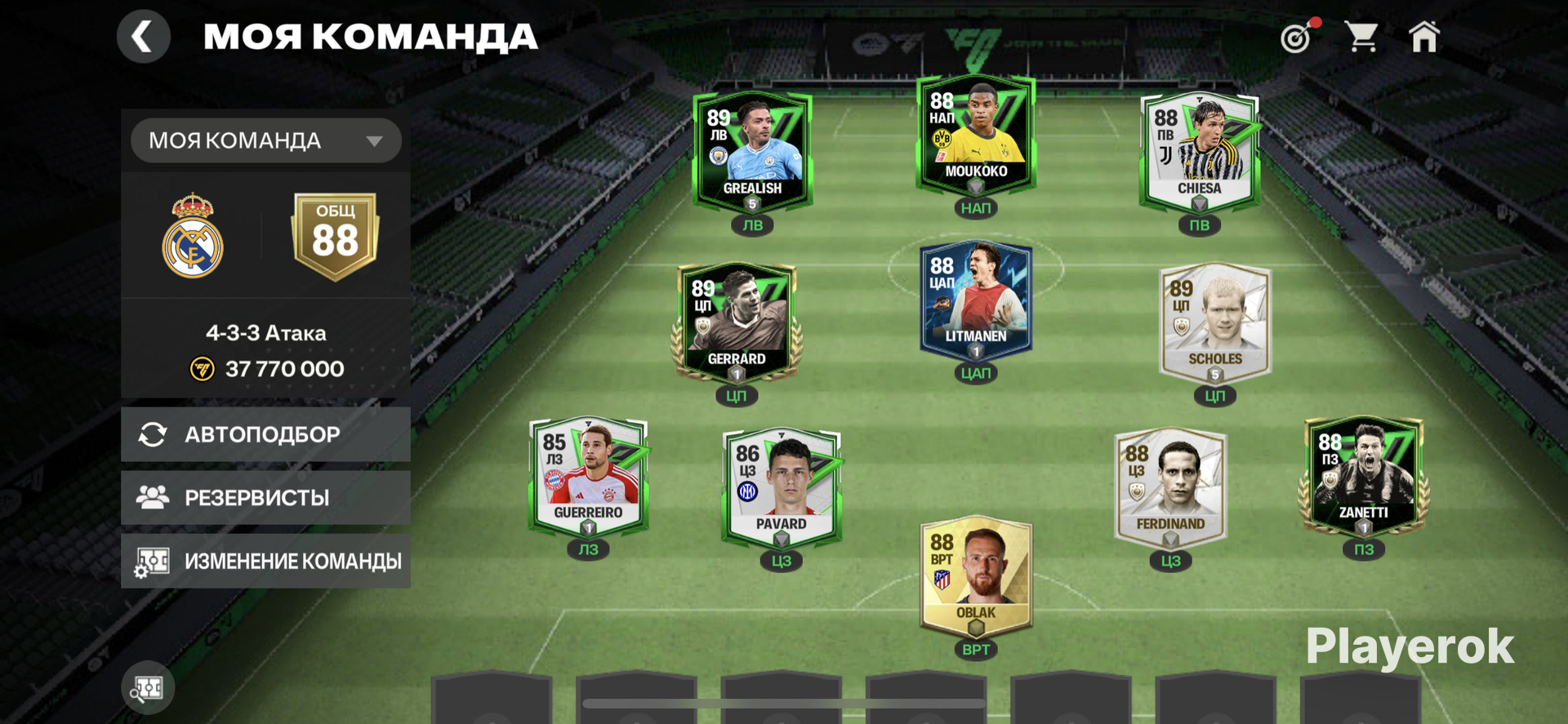Pick the Pavard defender card
The width and height of the screenshot is (1568, 724).
pyautogui.click(x=782, y=487)
